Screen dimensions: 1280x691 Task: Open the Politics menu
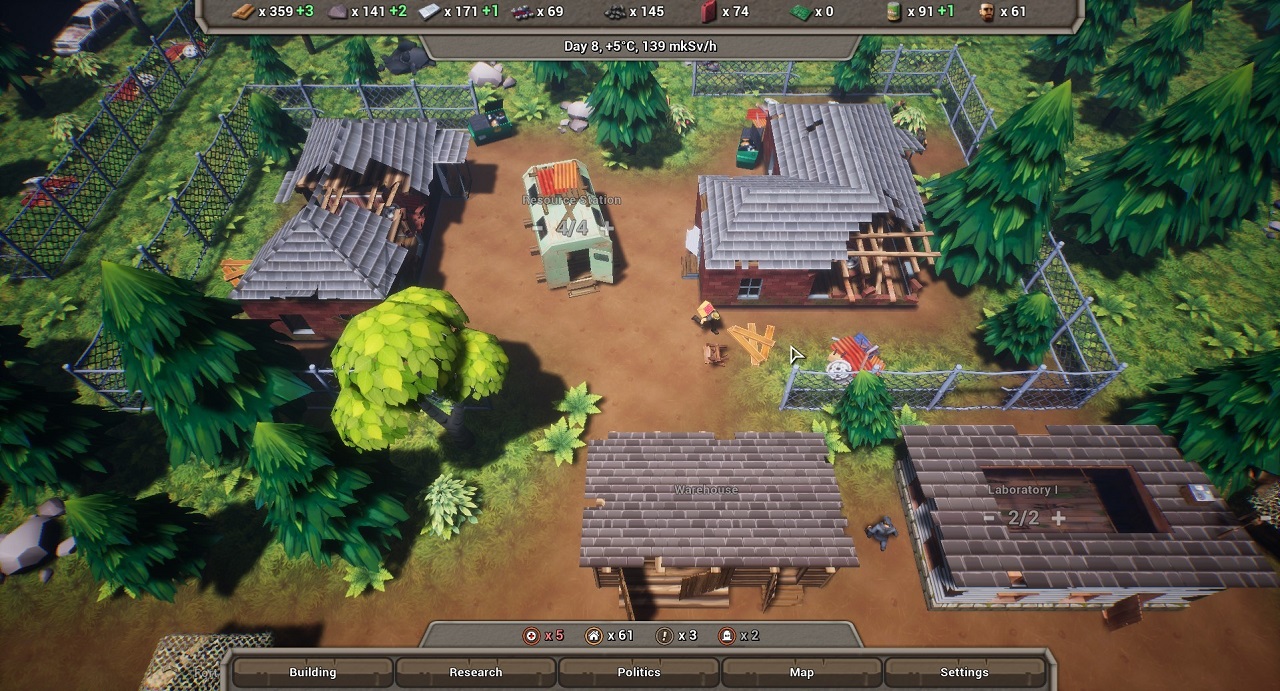click(639, 672)
